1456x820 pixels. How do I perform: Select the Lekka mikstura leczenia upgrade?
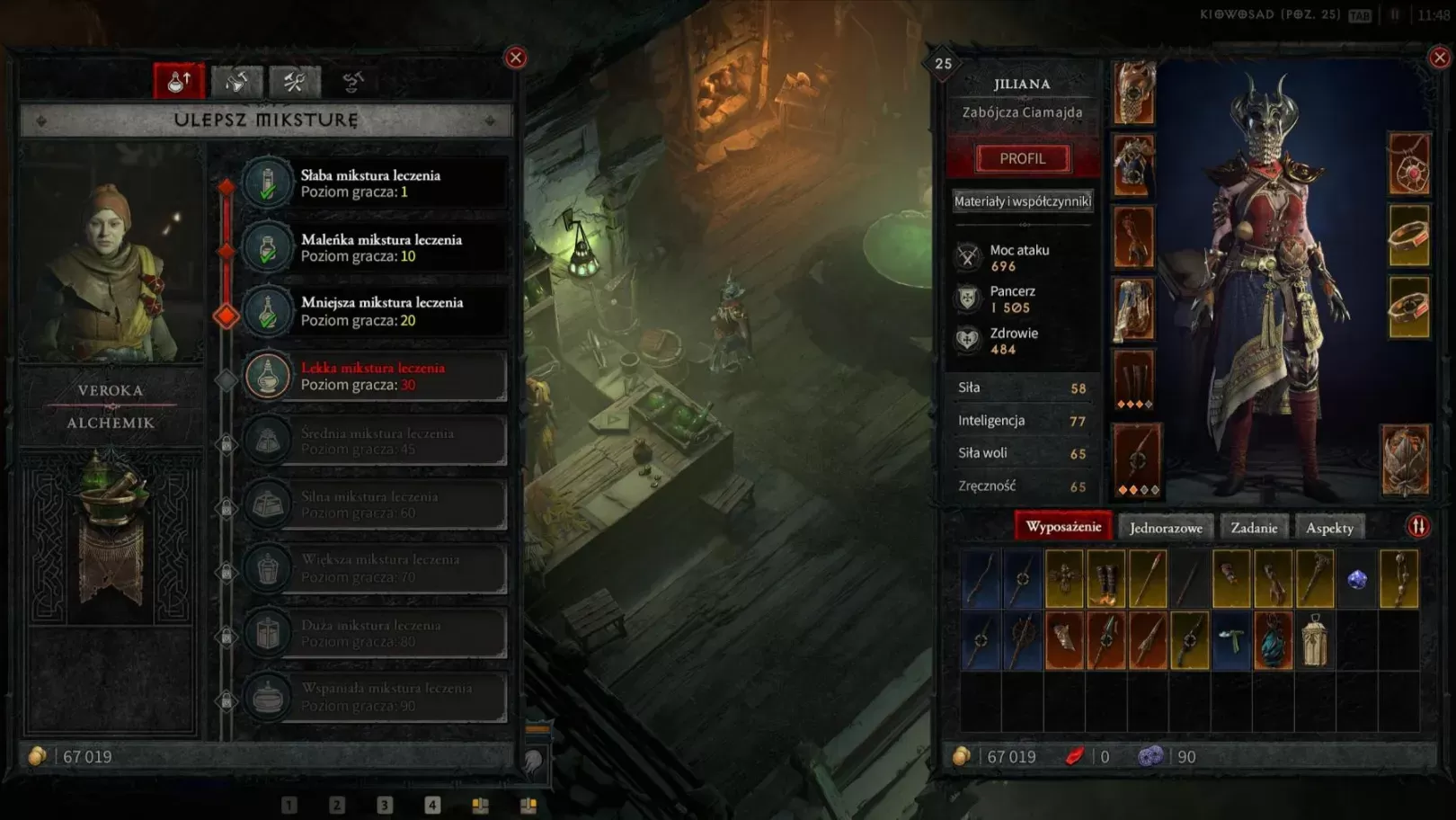click(374, 376)
